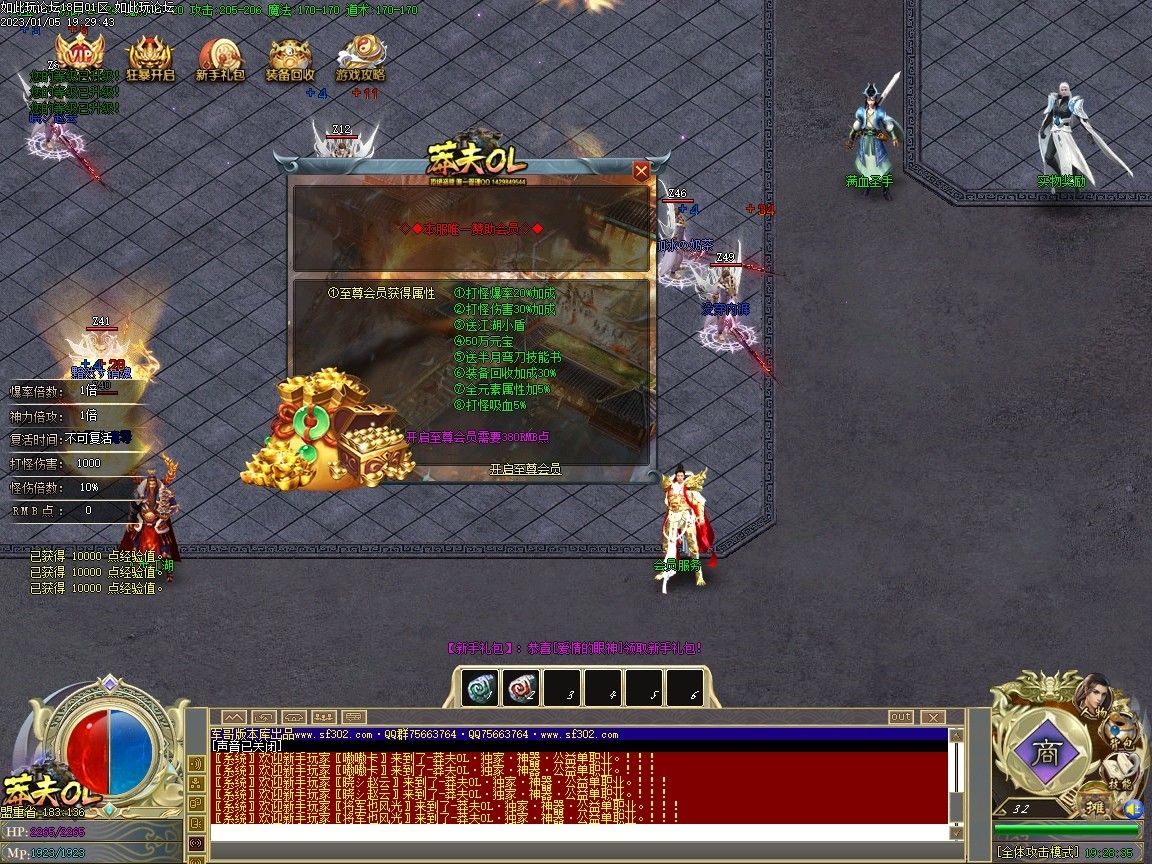Screen dimensions: 1152x864
Task: Open the 装备回收 equipment recycling
Action: (290, 58)
